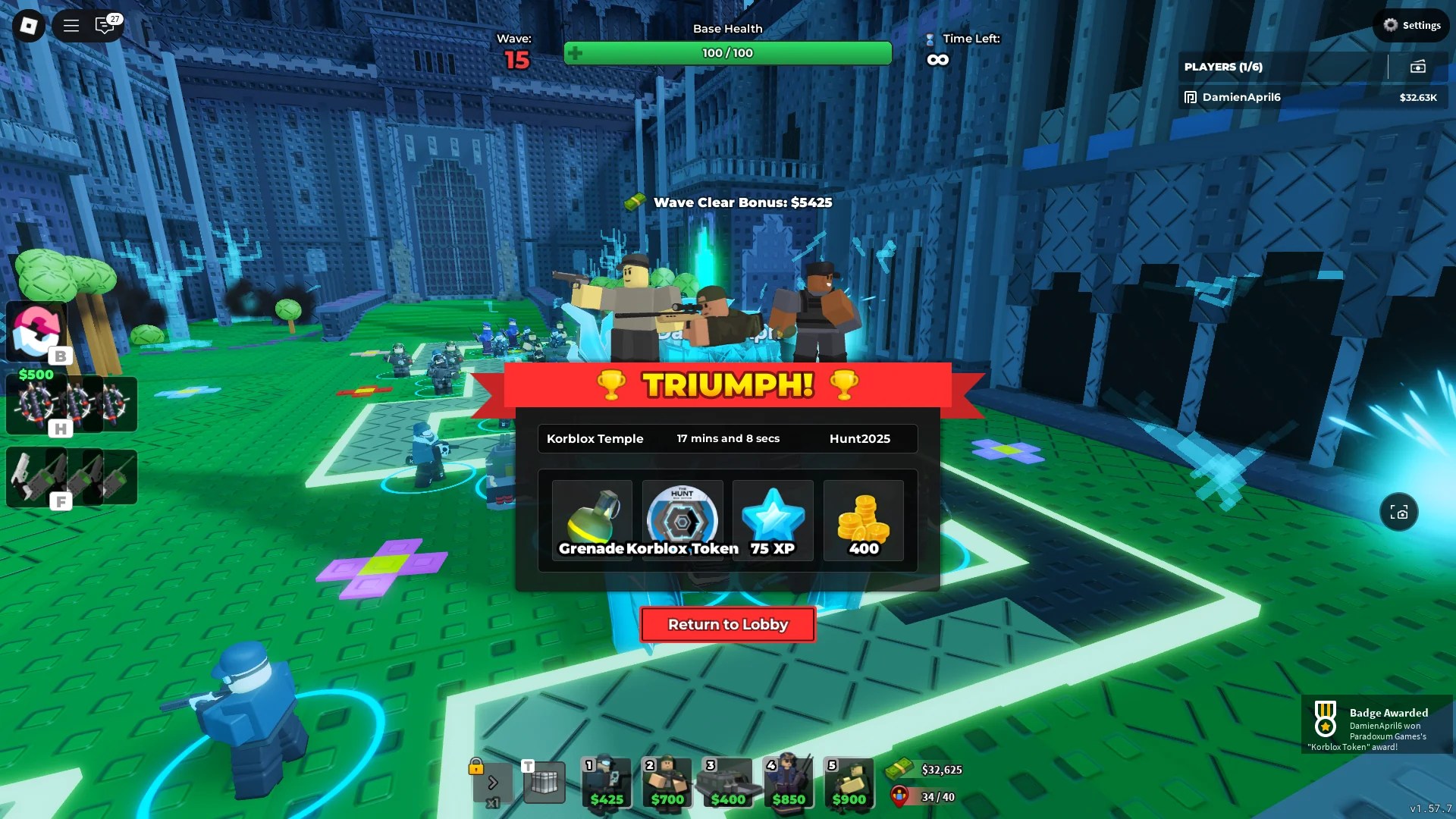Toggle the chat window with 27 notifications
Screen dimensions: 1456x819
(x=106, y=25)
